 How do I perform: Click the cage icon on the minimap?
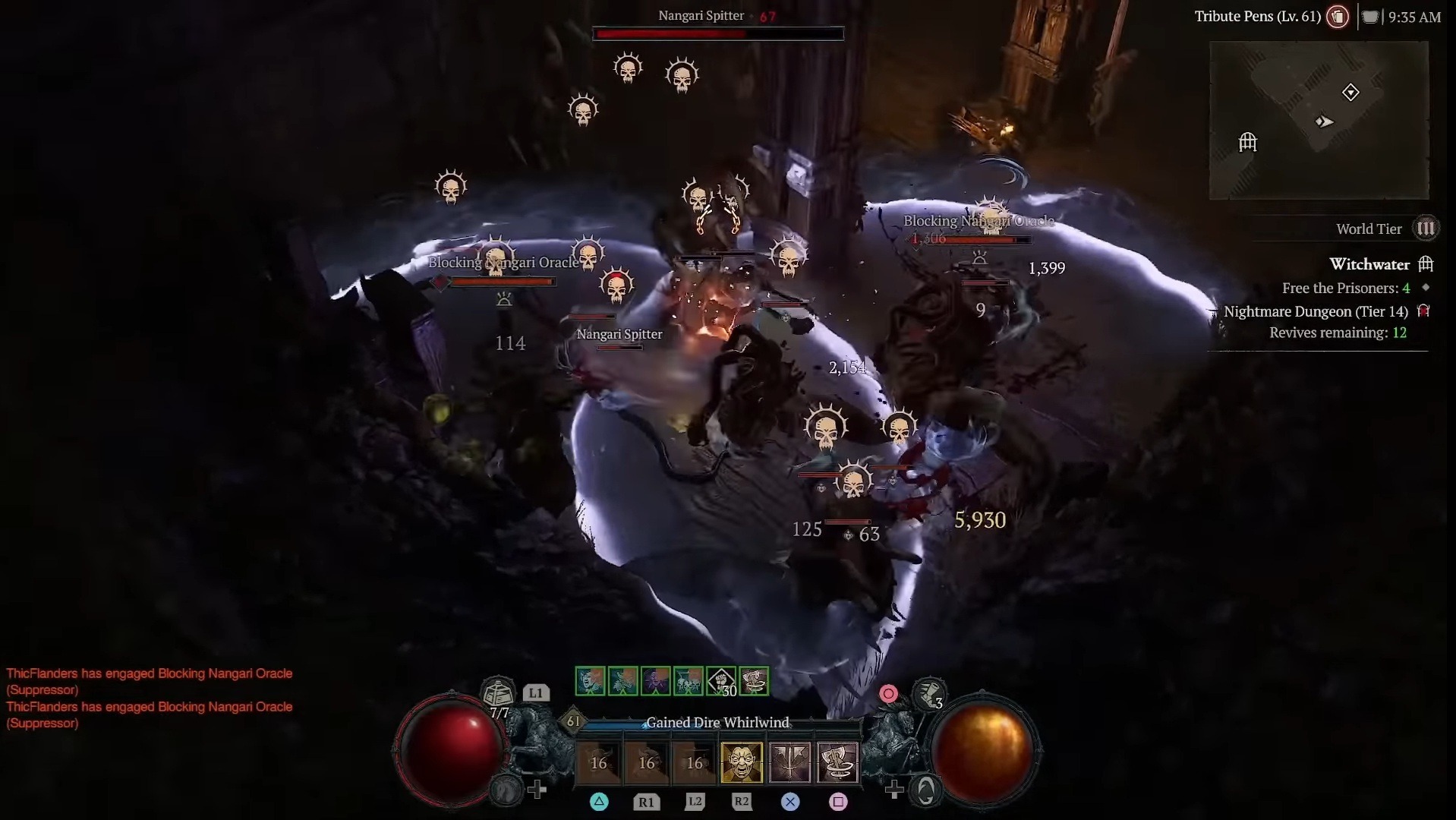coord(1247,142)
